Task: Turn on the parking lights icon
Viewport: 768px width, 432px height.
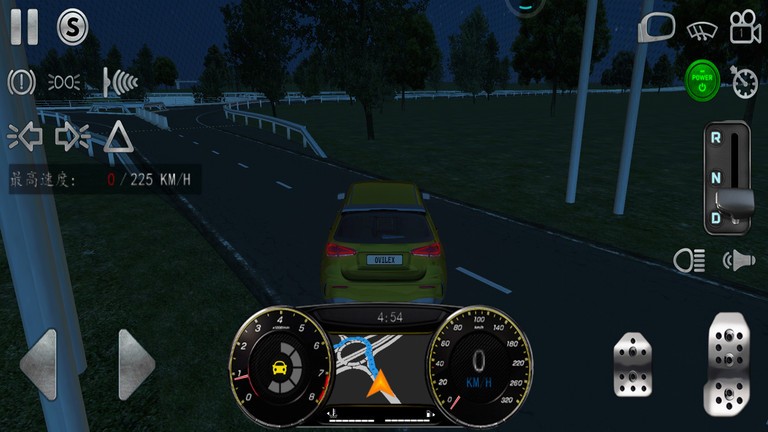Action: [x=65, y=81]
